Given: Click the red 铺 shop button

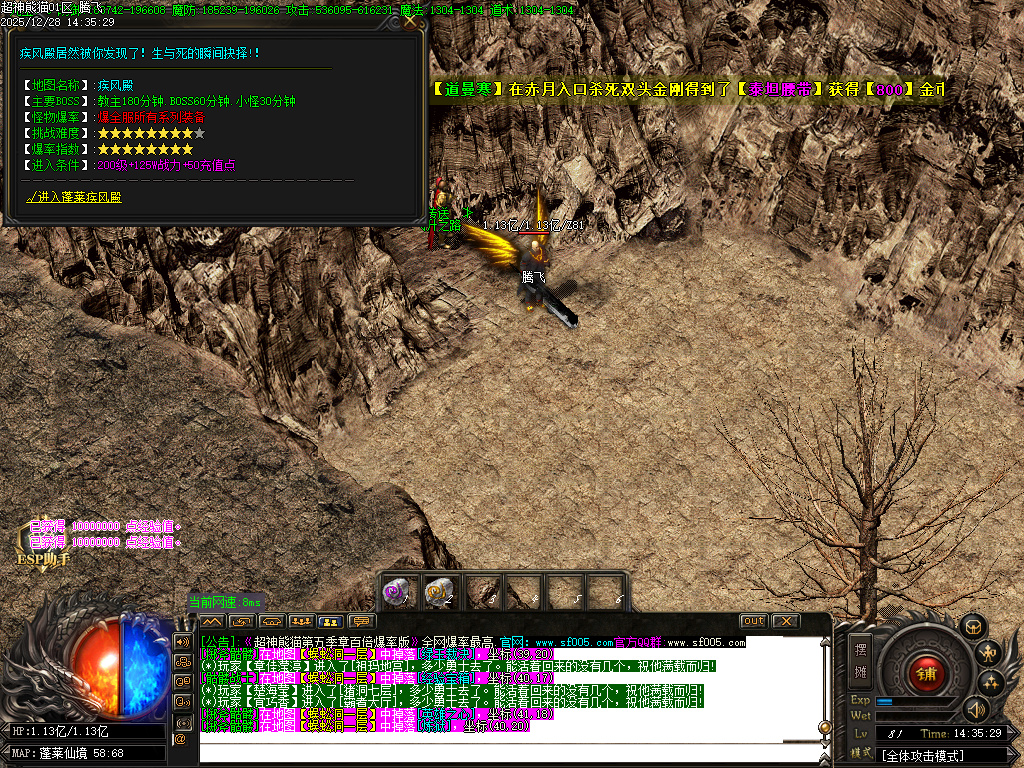Looking at the screenshot, I should coord(926,672).
